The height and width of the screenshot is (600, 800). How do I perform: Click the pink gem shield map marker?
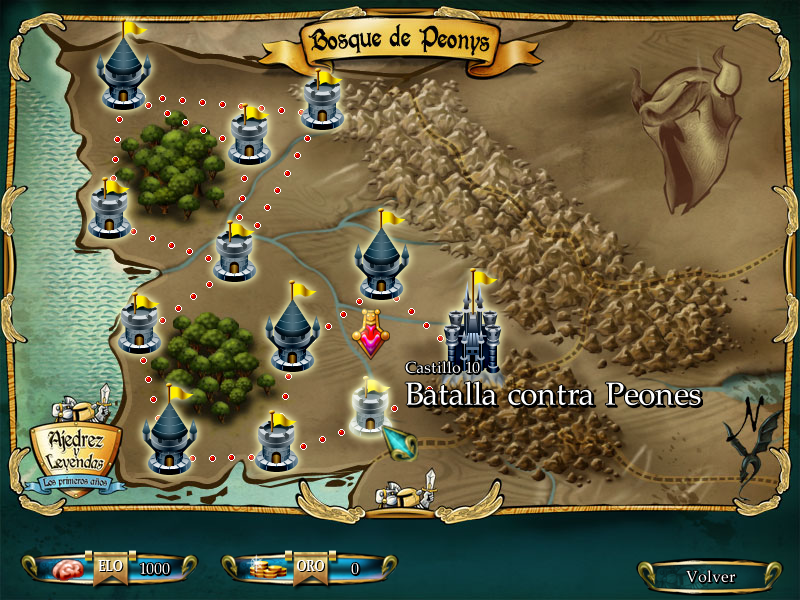tap(373, 335)
